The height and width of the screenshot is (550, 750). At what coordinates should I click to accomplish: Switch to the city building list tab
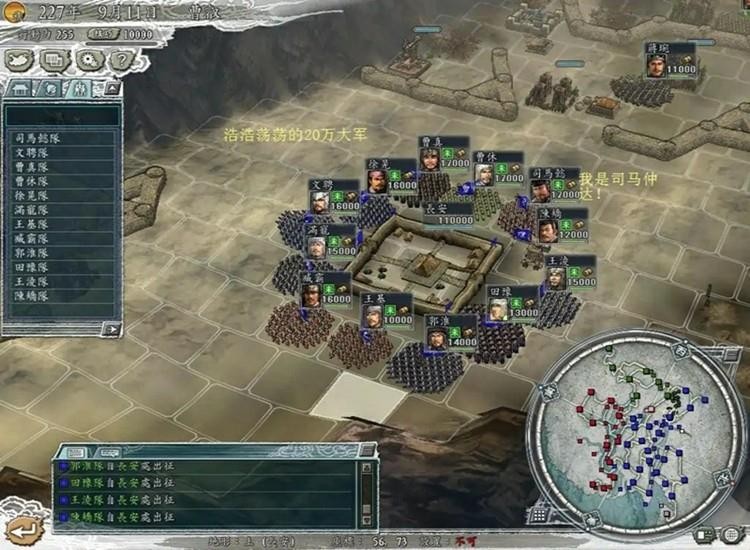pos(19,89)
